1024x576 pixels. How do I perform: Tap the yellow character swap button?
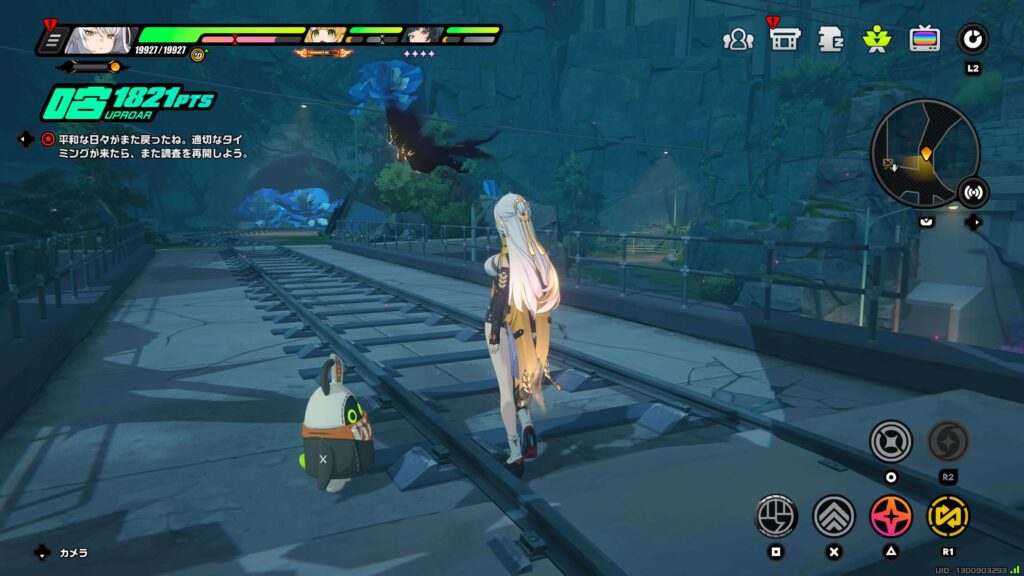pyautogui.click(x=947, y=515)
